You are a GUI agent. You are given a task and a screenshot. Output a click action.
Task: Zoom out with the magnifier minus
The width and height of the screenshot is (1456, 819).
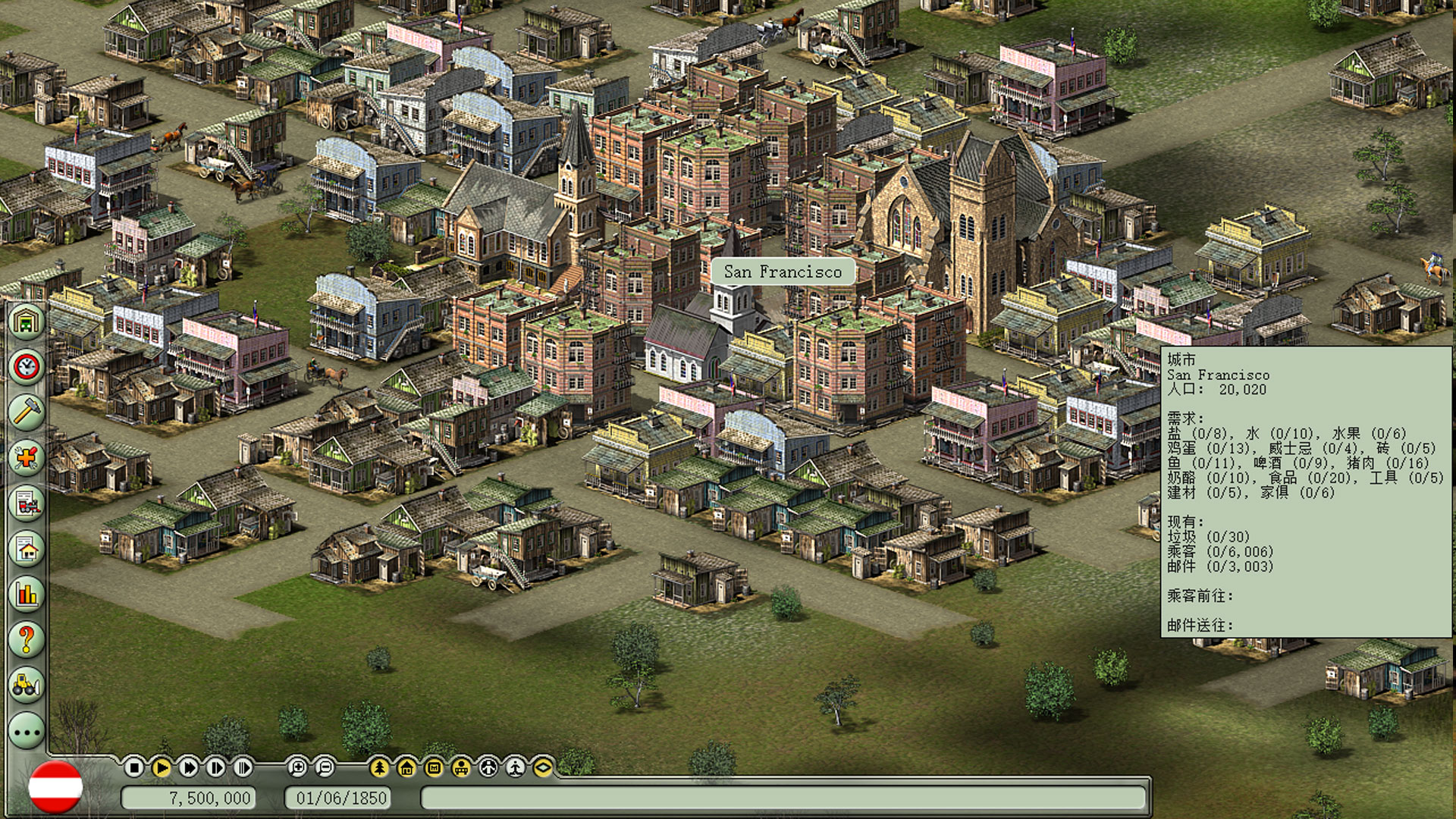325,768
